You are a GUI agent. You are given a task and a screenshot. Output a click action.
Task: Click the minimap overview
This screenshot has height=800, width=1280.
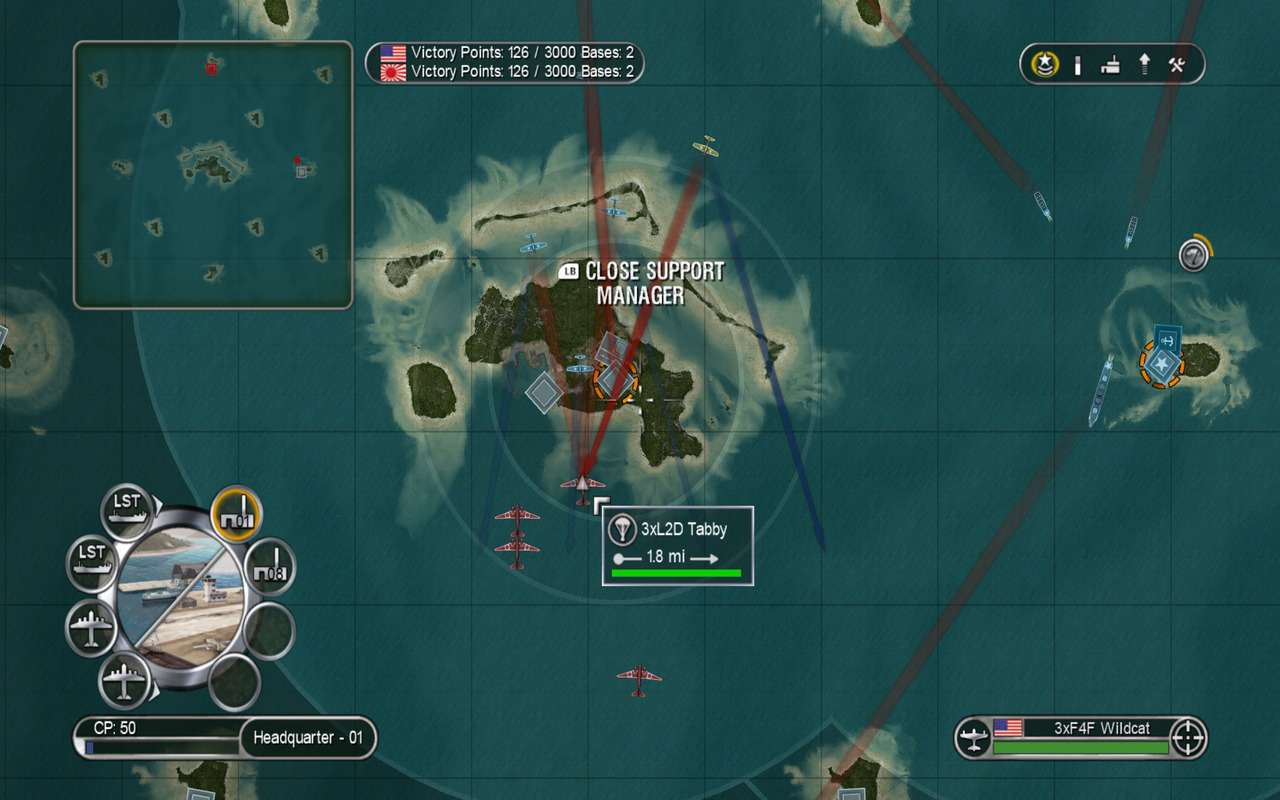pos(213,175)
